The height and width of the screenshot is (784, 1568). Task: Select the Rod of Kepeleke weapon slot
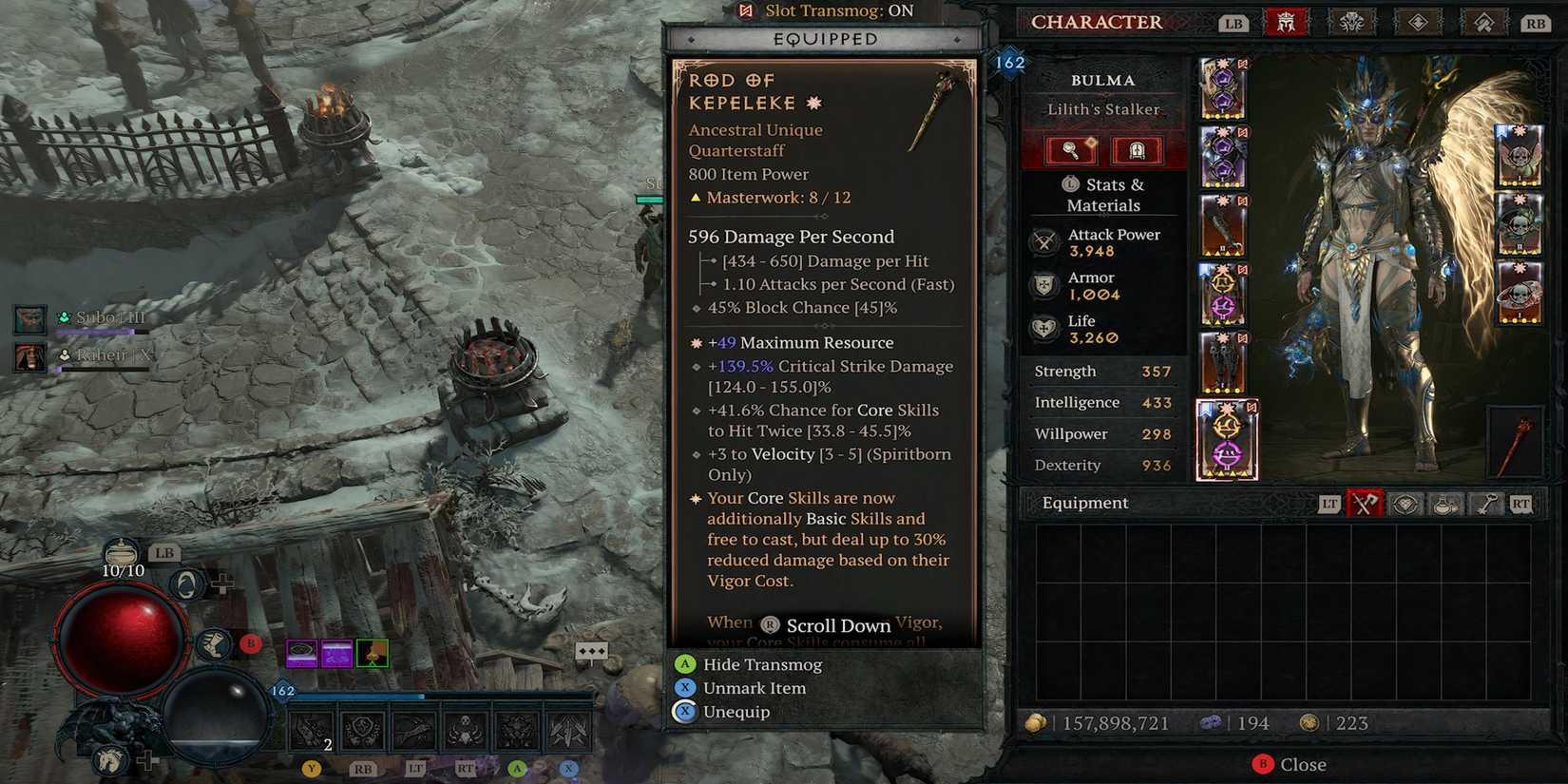[x=1518, y=442]
